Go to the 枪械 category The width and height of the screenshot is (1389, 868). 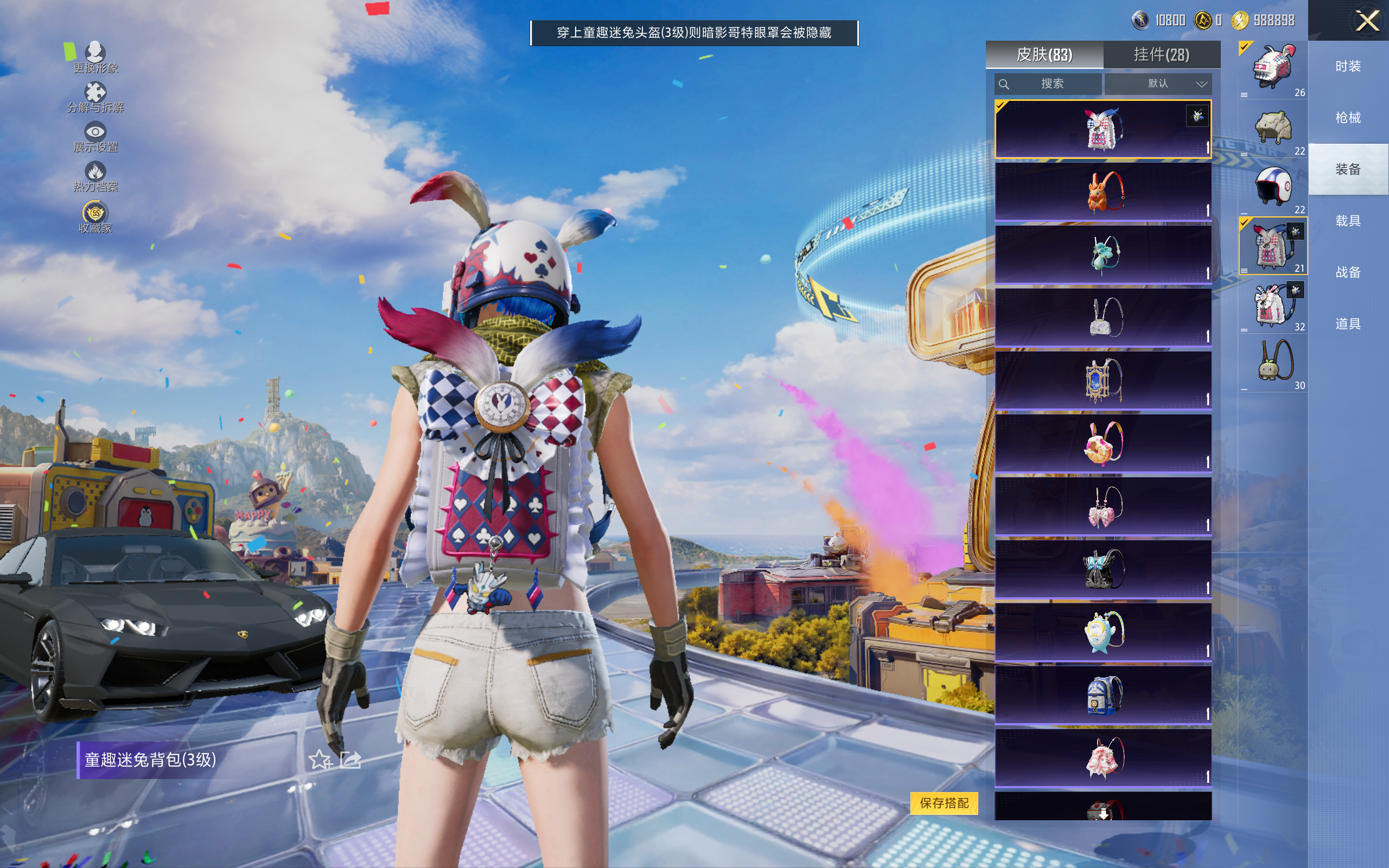(1348, 118)
